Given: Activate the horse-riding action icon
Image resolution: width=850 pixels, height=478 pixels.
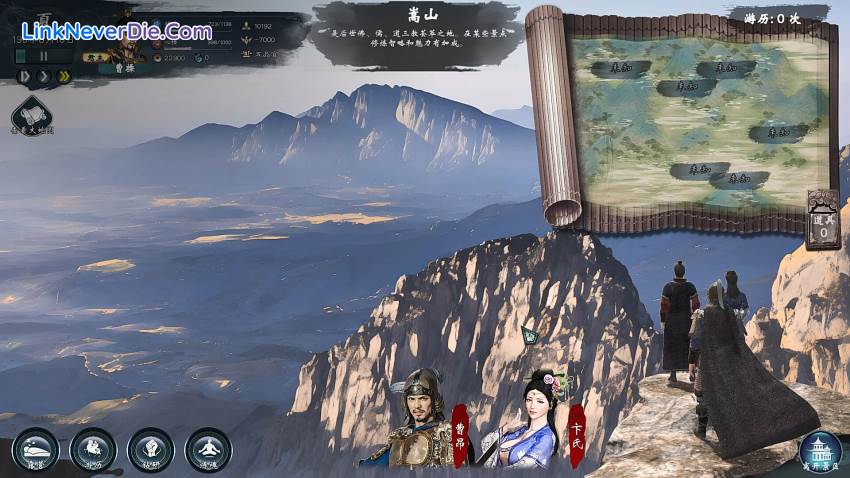Looking at the screenshot, I should tap(93, 447).
